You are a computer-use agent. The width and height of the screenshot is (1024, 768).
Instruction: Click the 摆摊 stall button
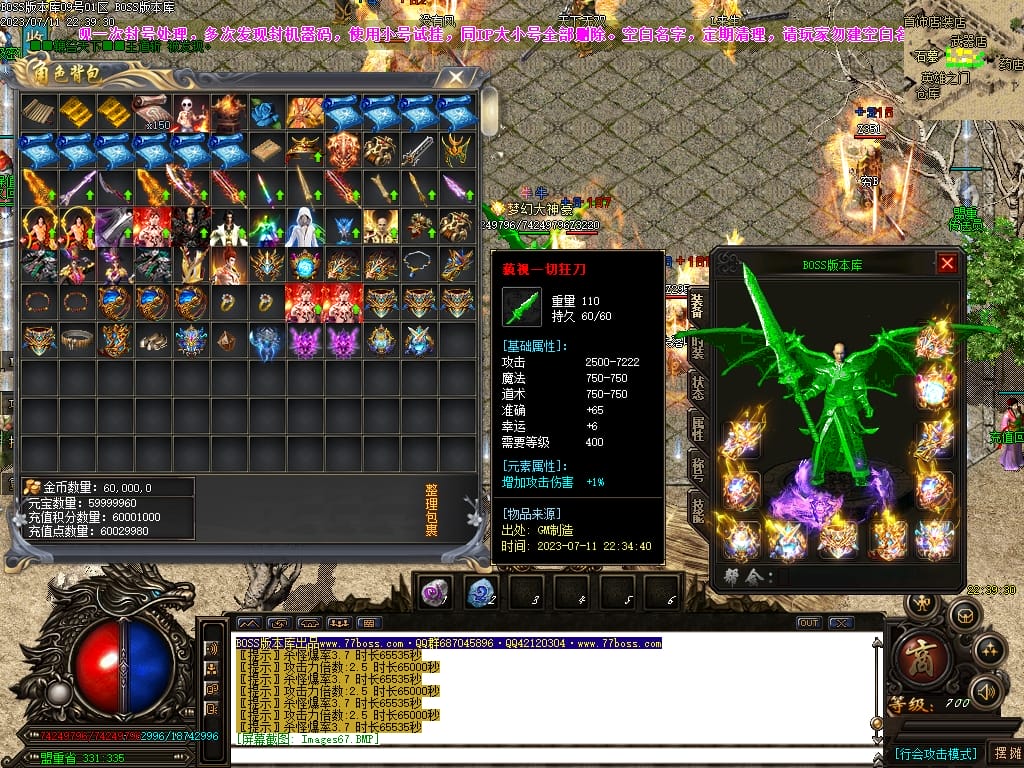coord(1004,753)
